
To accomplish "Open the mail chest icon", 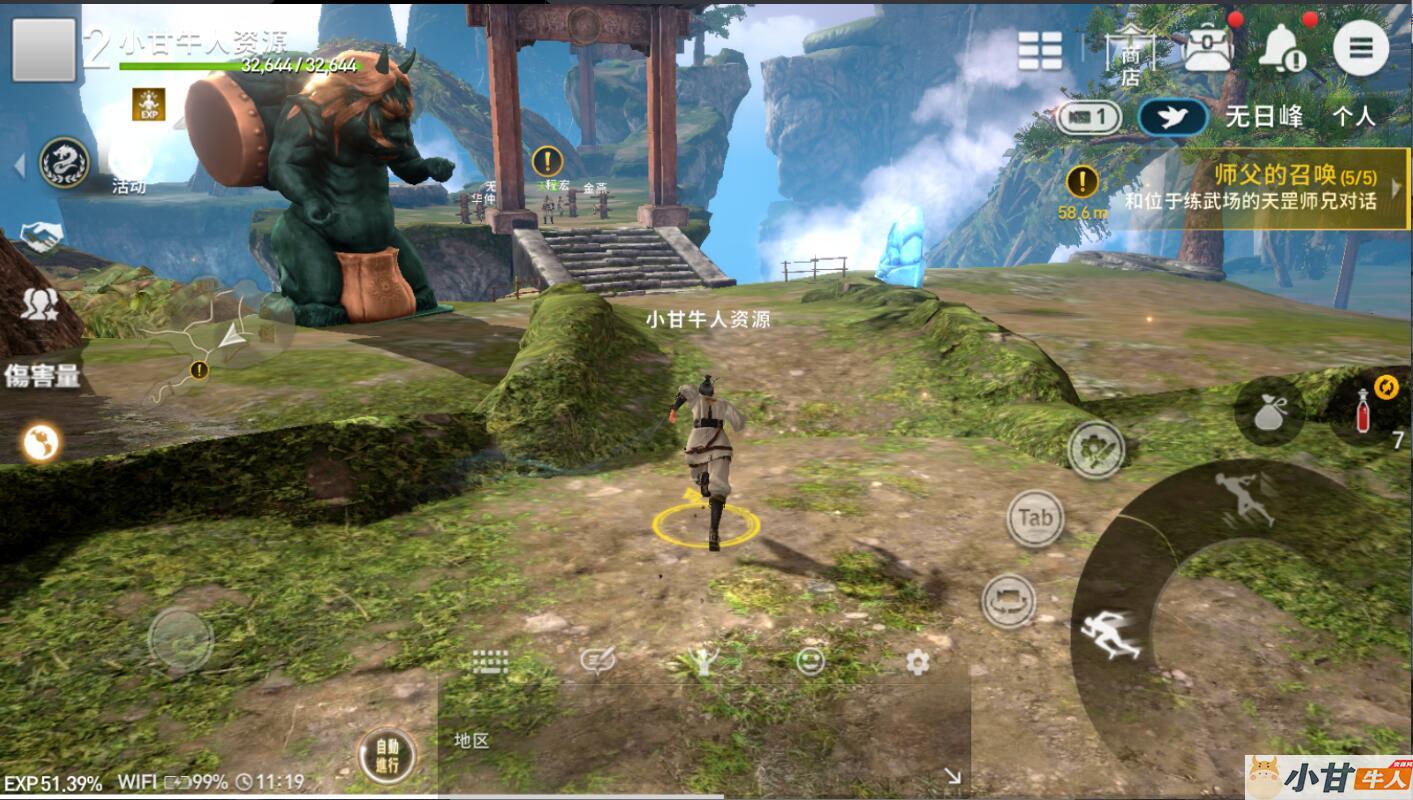I will [x=1206, y=47].
